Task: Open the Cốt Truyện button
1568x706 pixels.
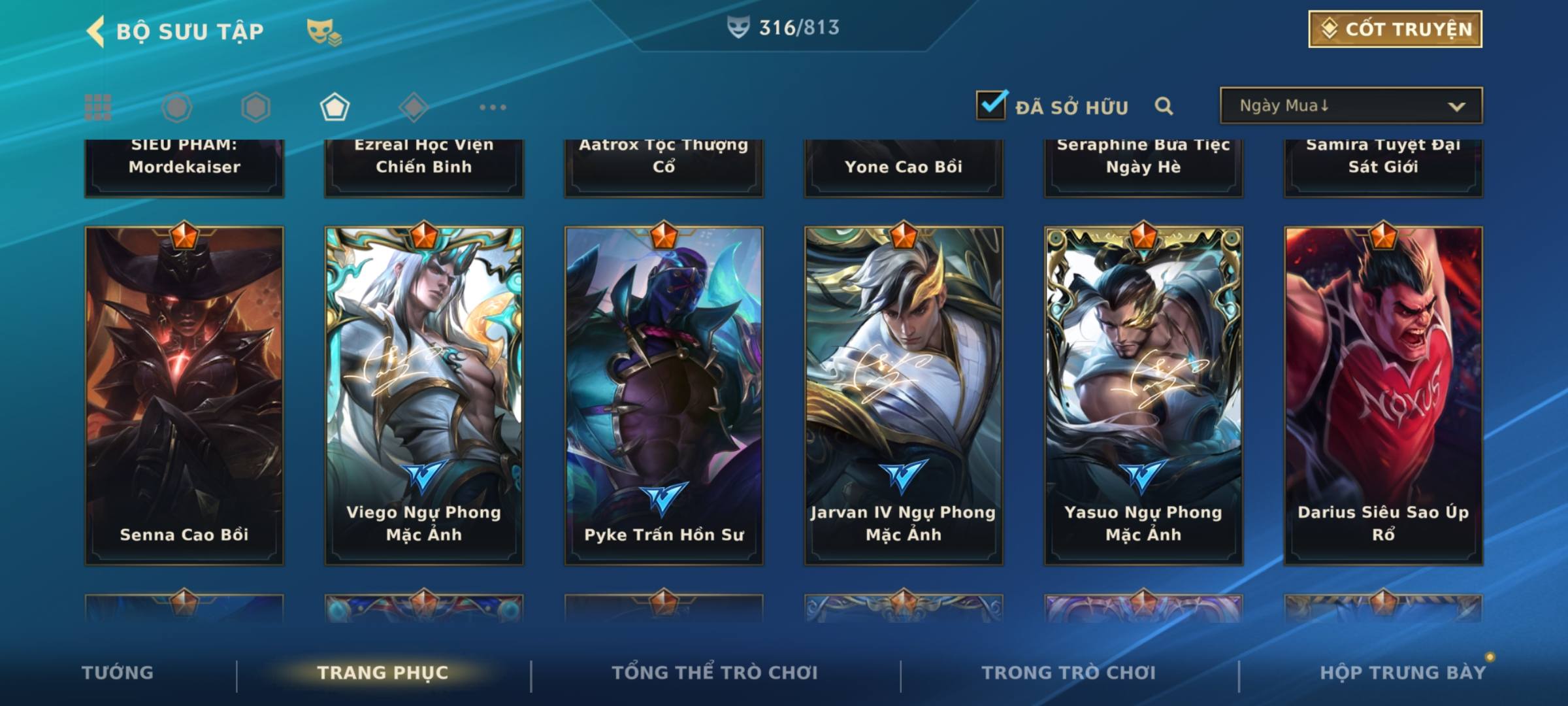Action: [1395, 29]
